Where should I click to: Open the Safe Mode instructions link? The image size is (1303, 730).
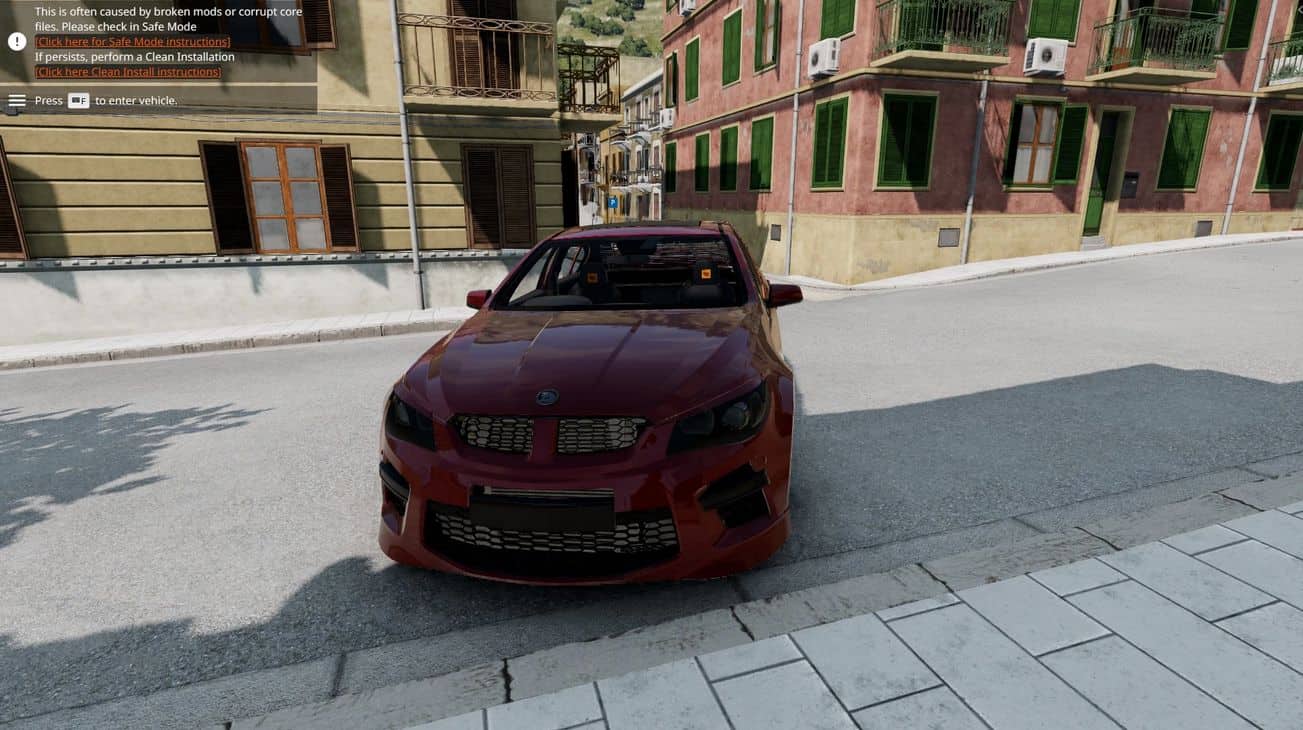point(132,42)
